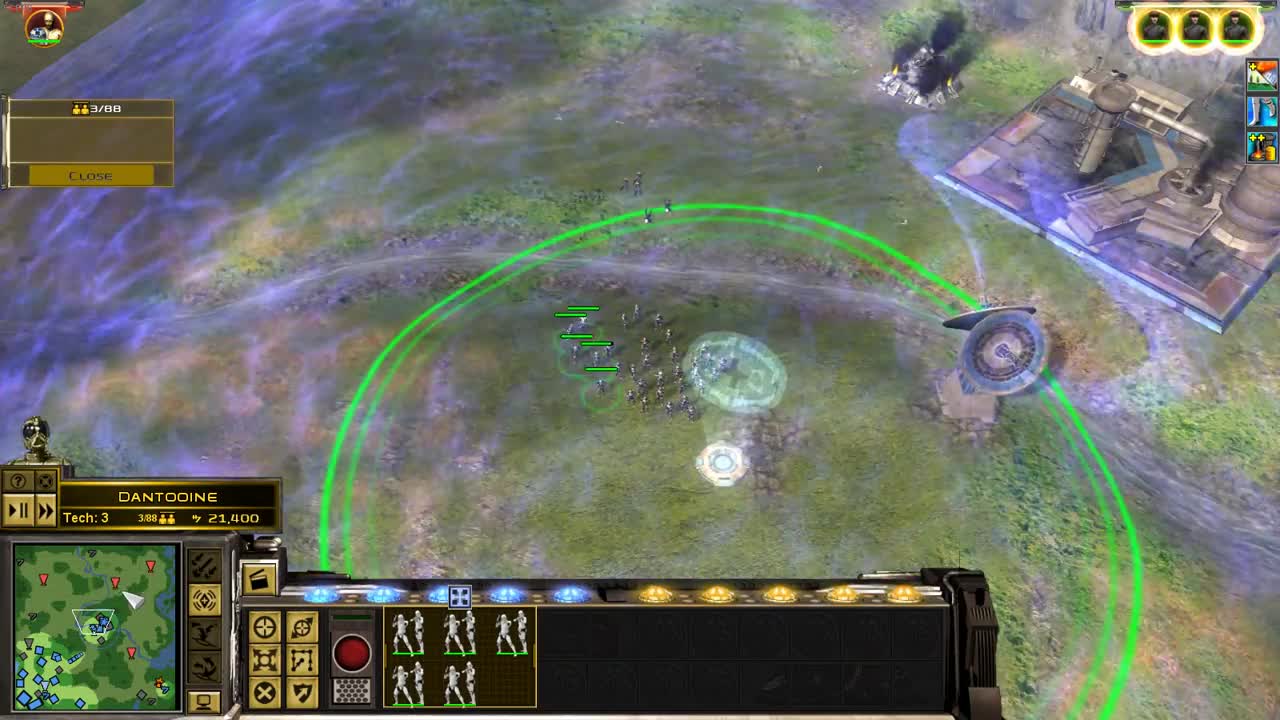Select the orbital bombardment icon beside the minimap
Image resolution: width=1280 pixels, height=720 pixels.
click(204, 566)
